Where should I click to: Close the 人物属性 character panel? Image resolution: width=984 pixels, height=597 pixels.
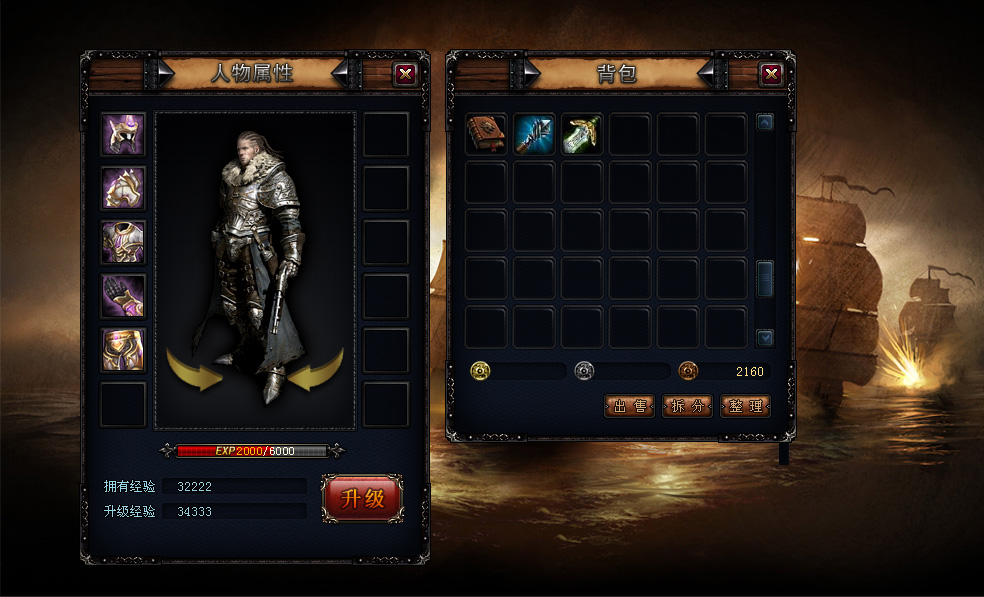click(x=405, y=74)
